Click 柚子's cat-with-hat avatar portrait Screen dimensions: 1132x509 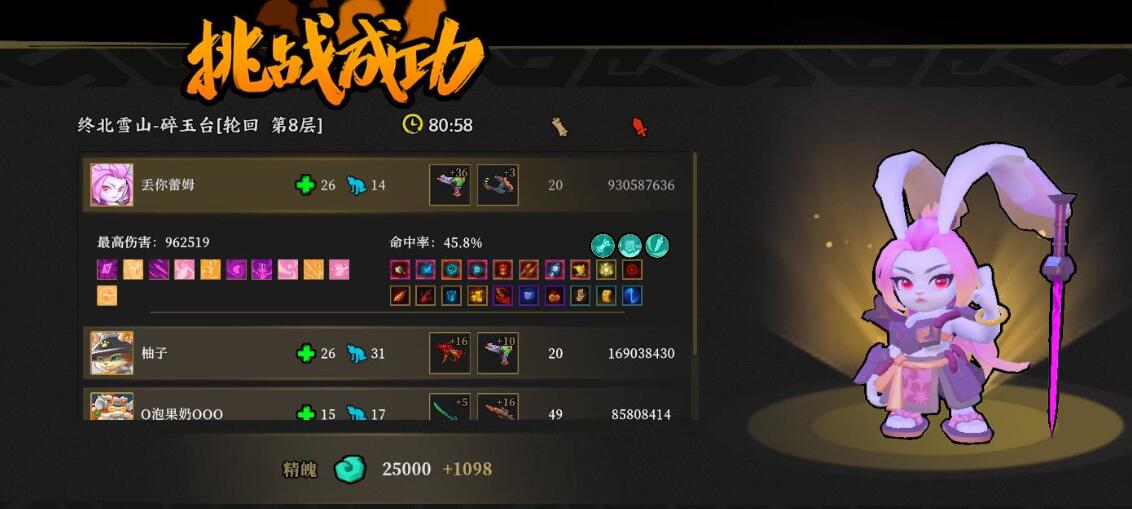[x=111, y=353]
